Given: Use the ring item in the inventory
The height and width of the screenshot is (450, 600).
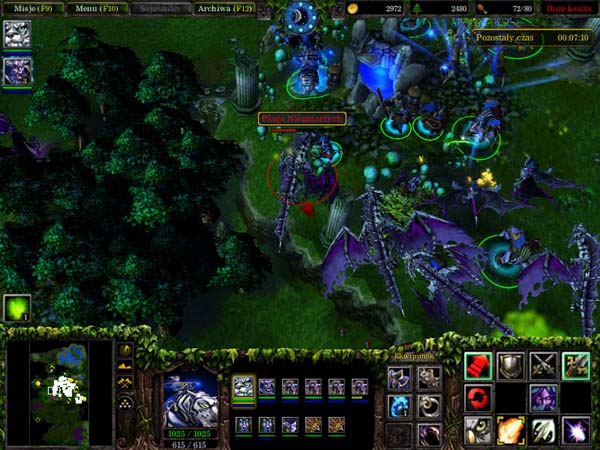Looking at the screenshot, I should point(429,406).
